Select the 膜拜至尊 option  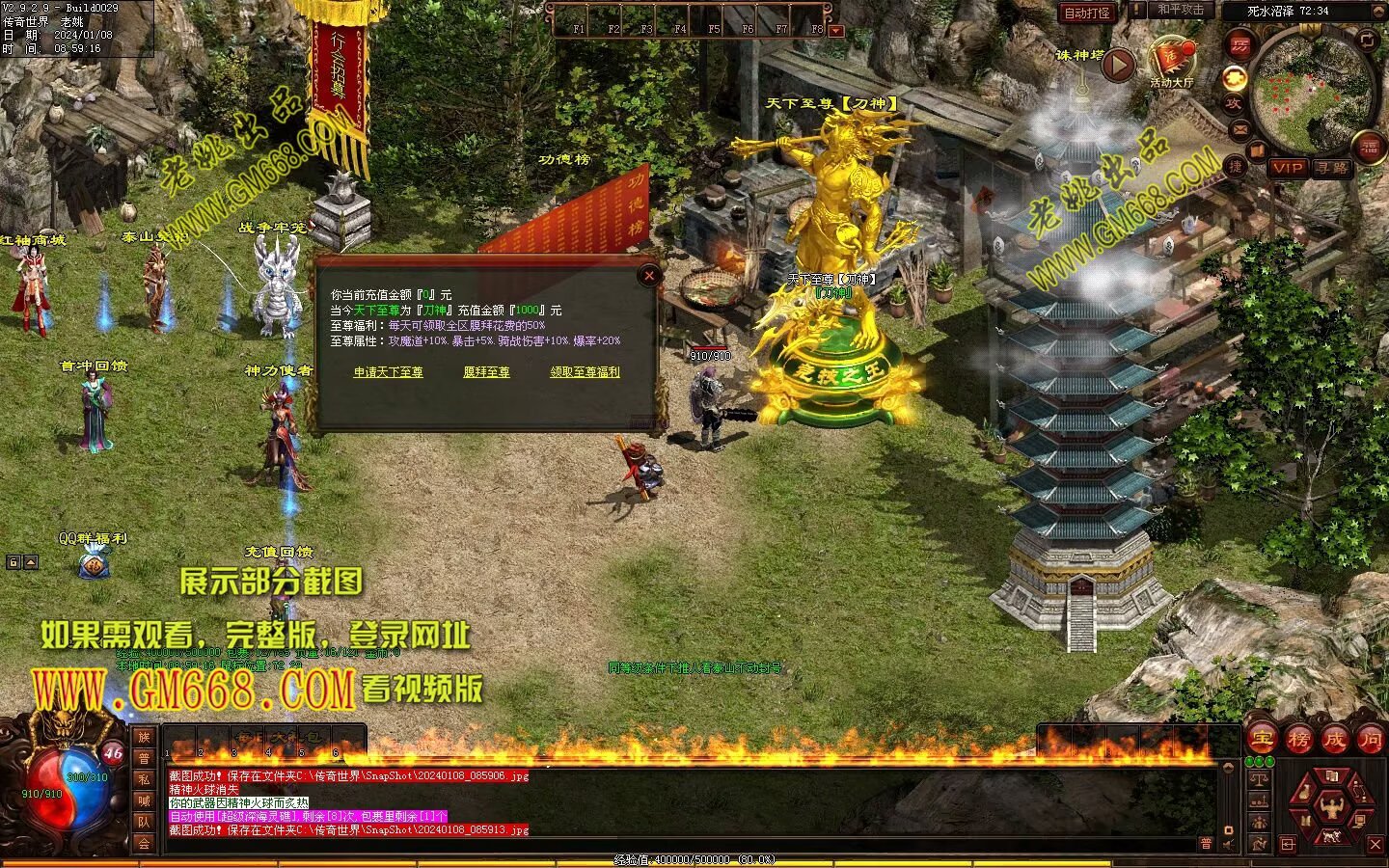(486, 372)
